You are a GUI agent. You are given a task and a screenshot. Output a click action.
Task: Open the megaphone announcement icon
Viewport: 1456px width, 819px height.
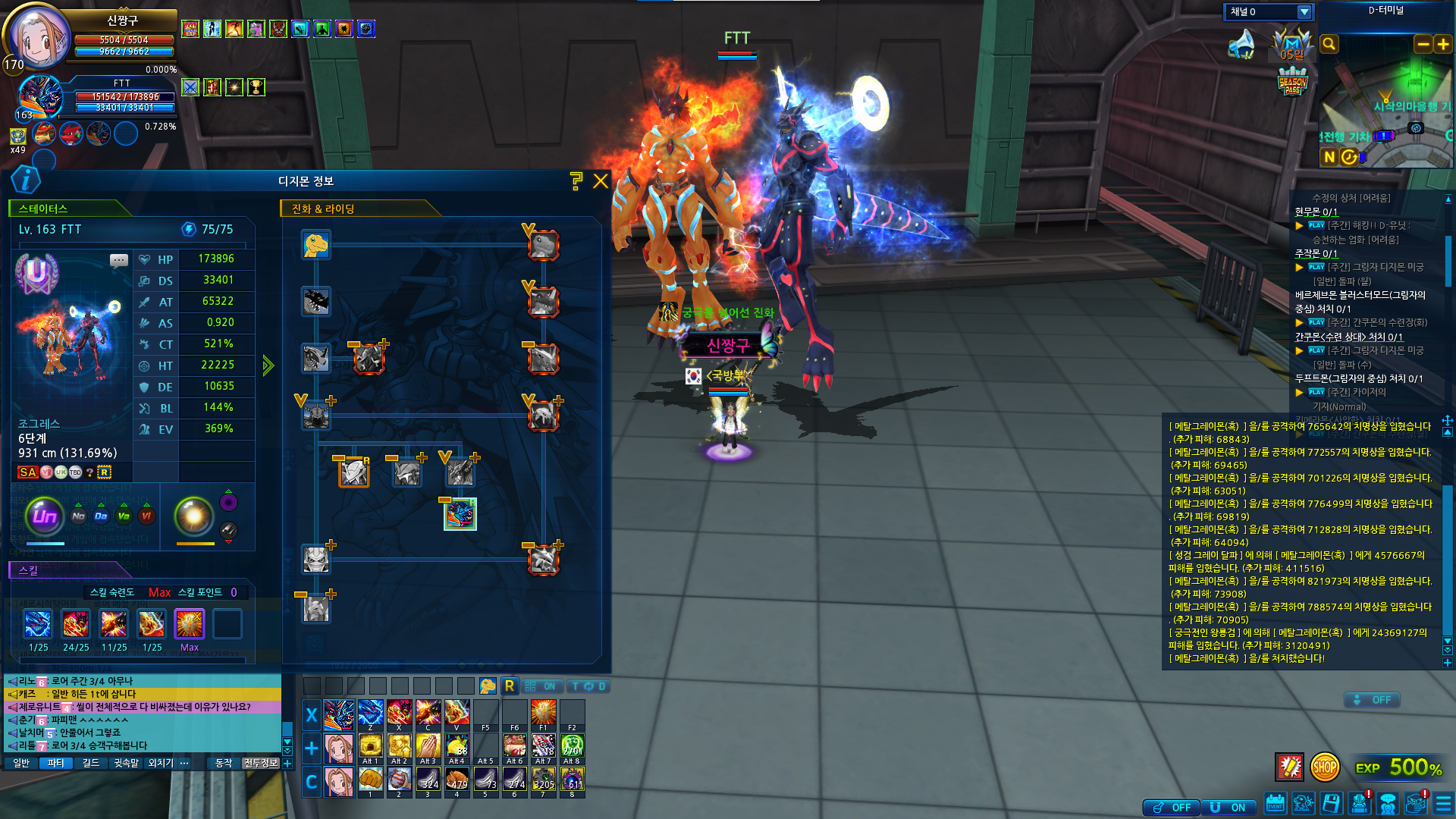[1241, 44]
